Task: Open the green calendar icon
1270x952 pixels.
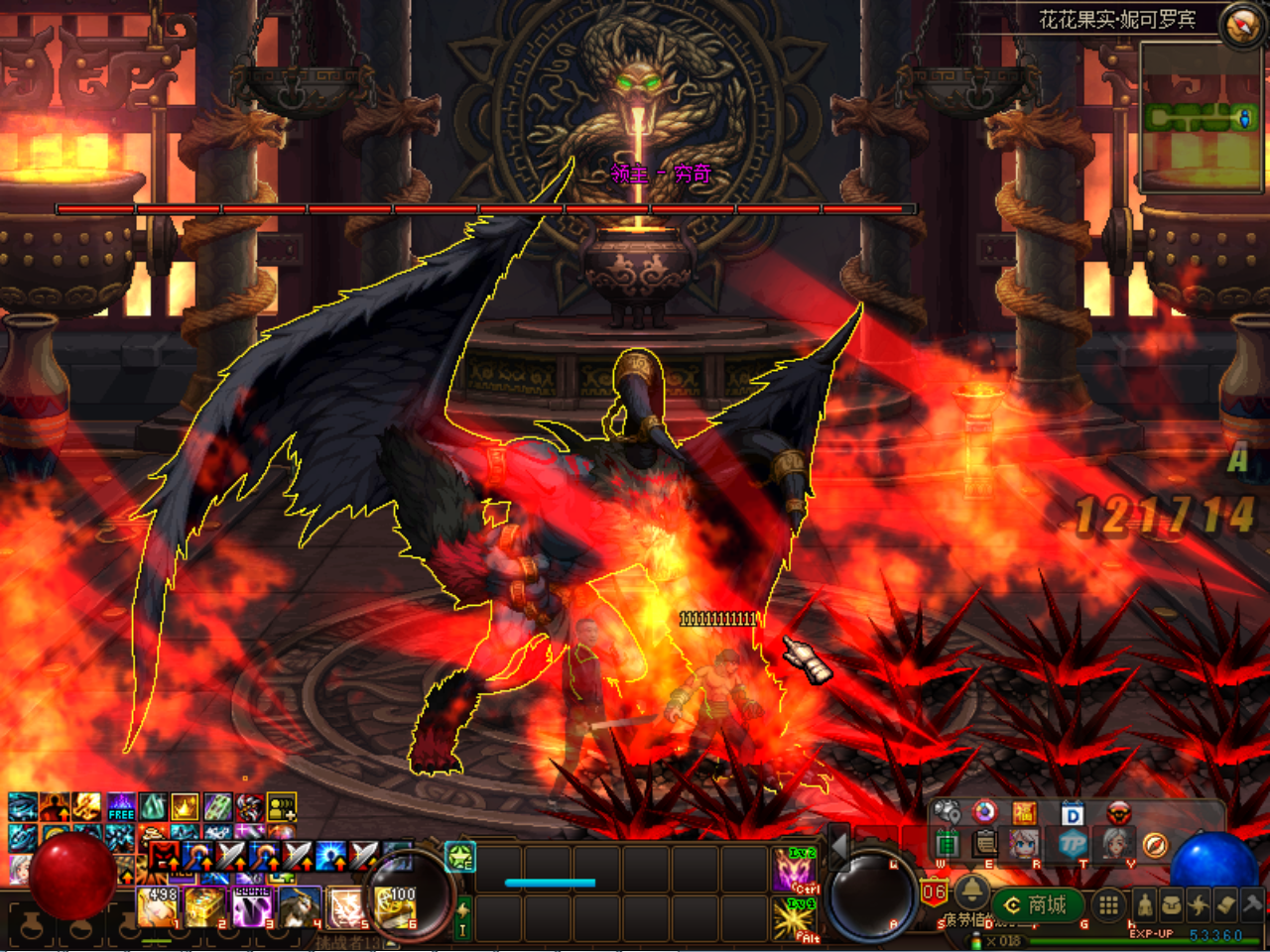Action: click(947, 845)
